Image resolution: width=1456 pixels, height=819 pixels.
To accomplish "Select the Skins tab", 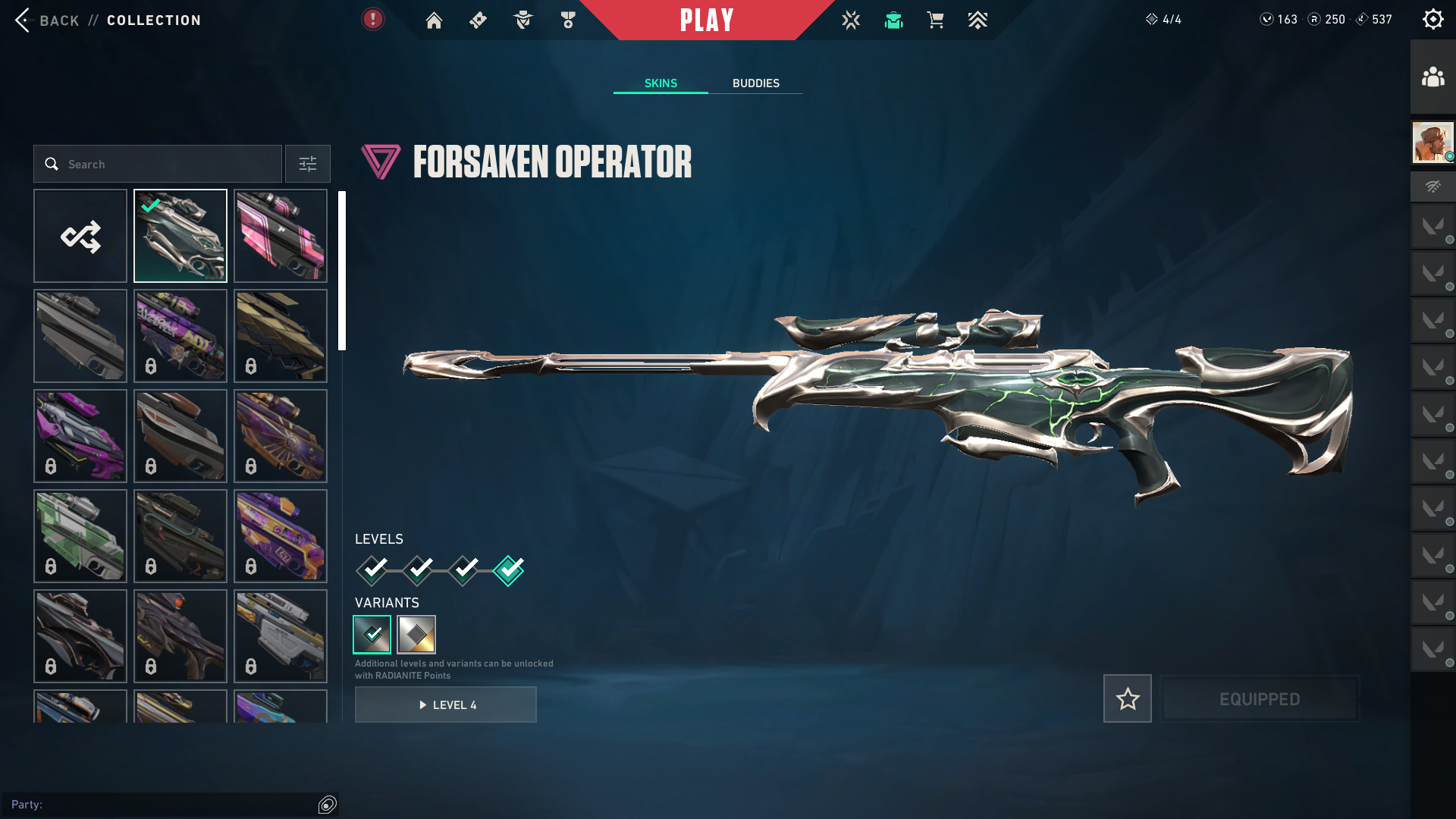I will [661, 83].
